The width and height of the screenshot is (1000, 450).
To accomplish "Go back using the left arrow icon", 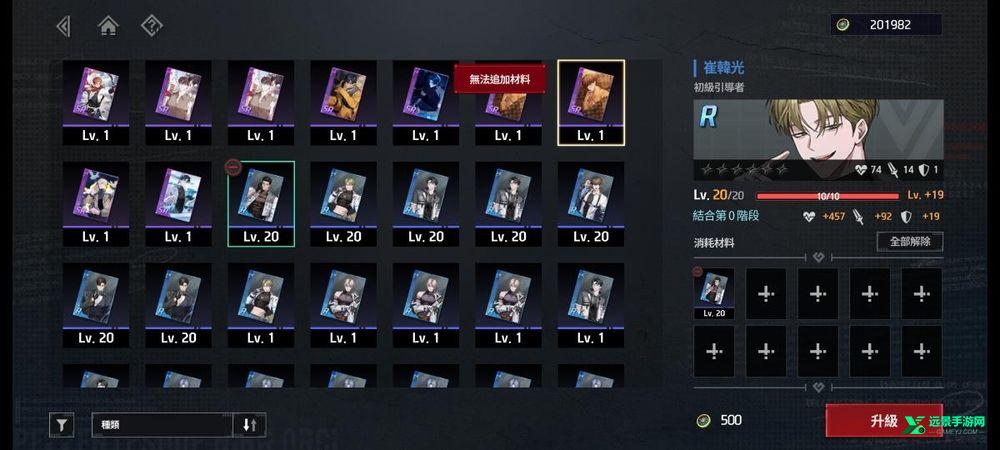I will tap(64, 26).
